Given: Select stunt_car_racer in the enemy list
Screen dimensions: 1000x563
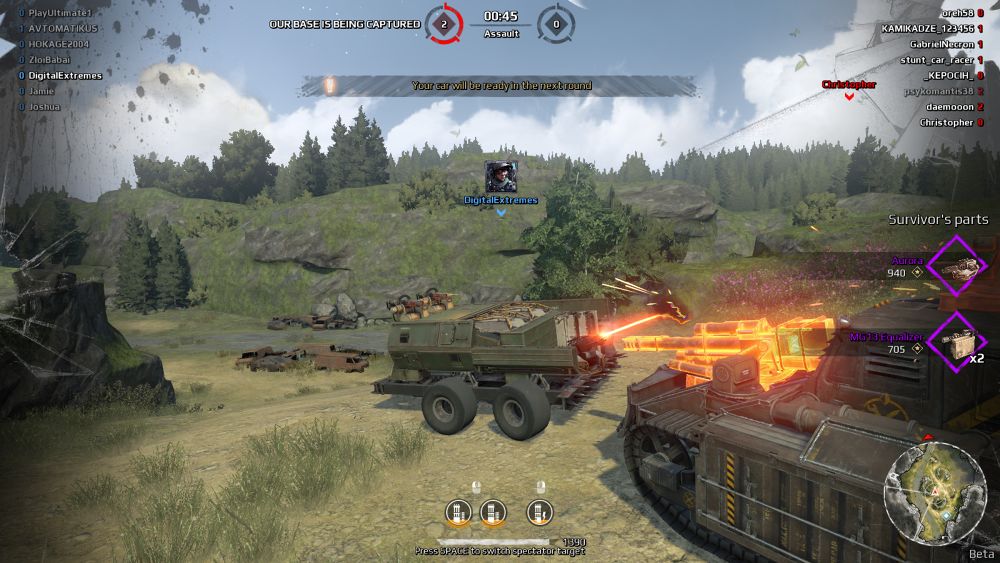Looking at the screenshot, I should [x=935, y=60].
